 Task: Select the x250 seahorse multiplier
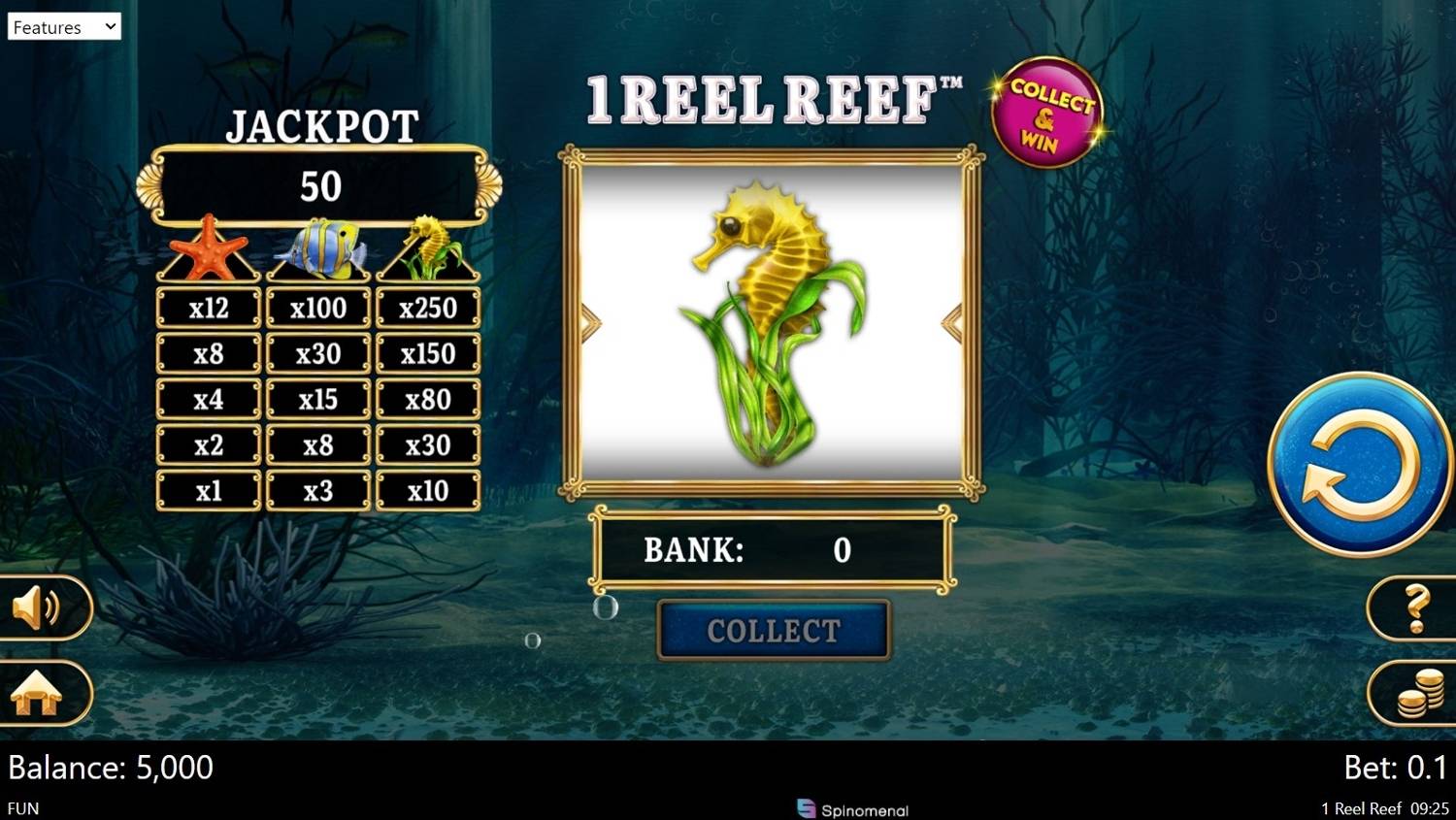click(428, 308)
